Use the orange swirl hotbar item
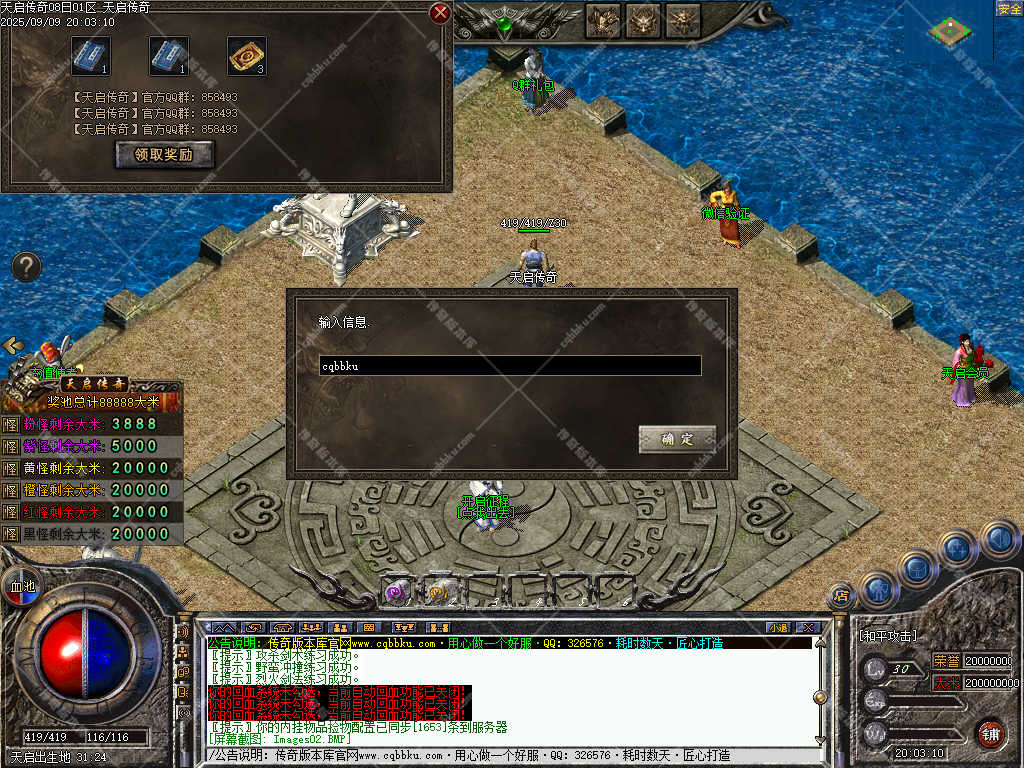The image size is (1024, 768). tap(438, 591)
